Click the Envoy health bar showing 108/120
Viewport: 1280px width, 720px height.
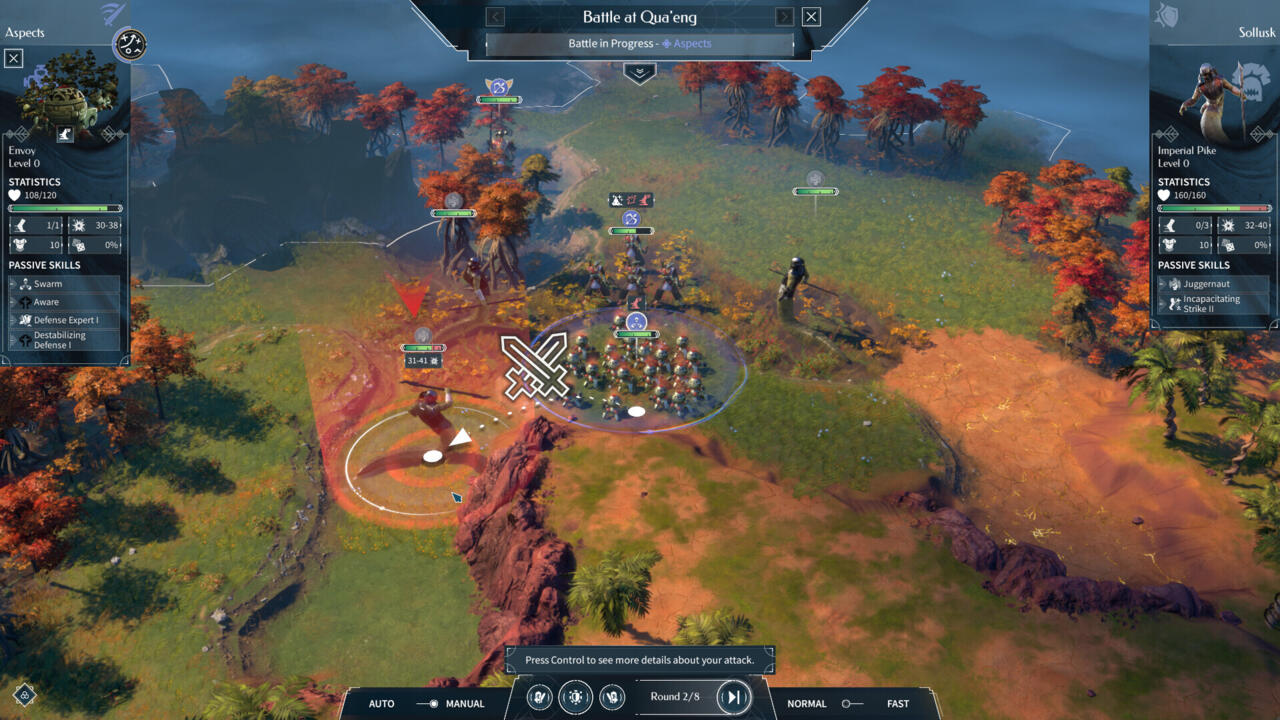(x=65, y=208)
